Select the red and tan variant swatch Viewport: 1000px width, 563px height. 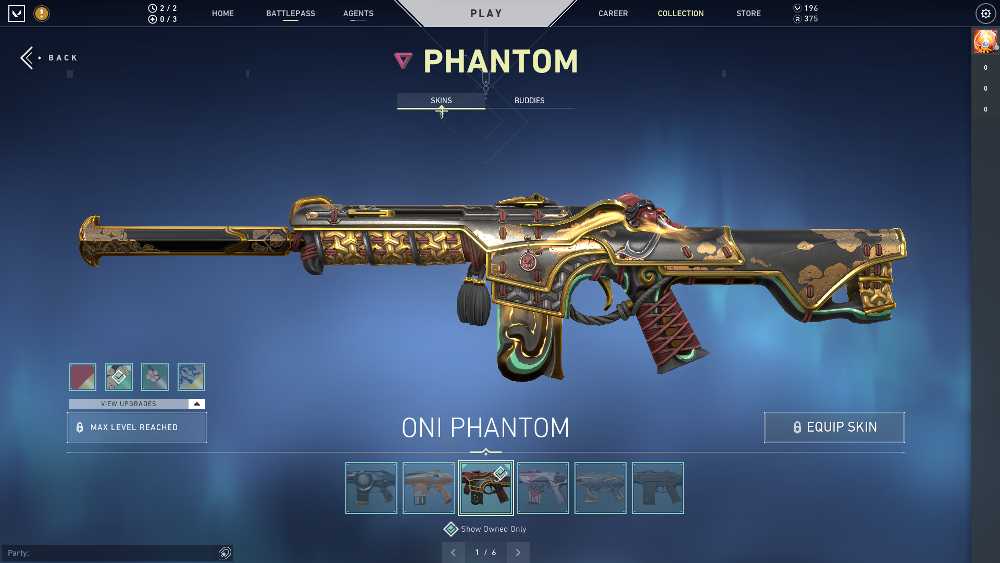click(83, 377)
